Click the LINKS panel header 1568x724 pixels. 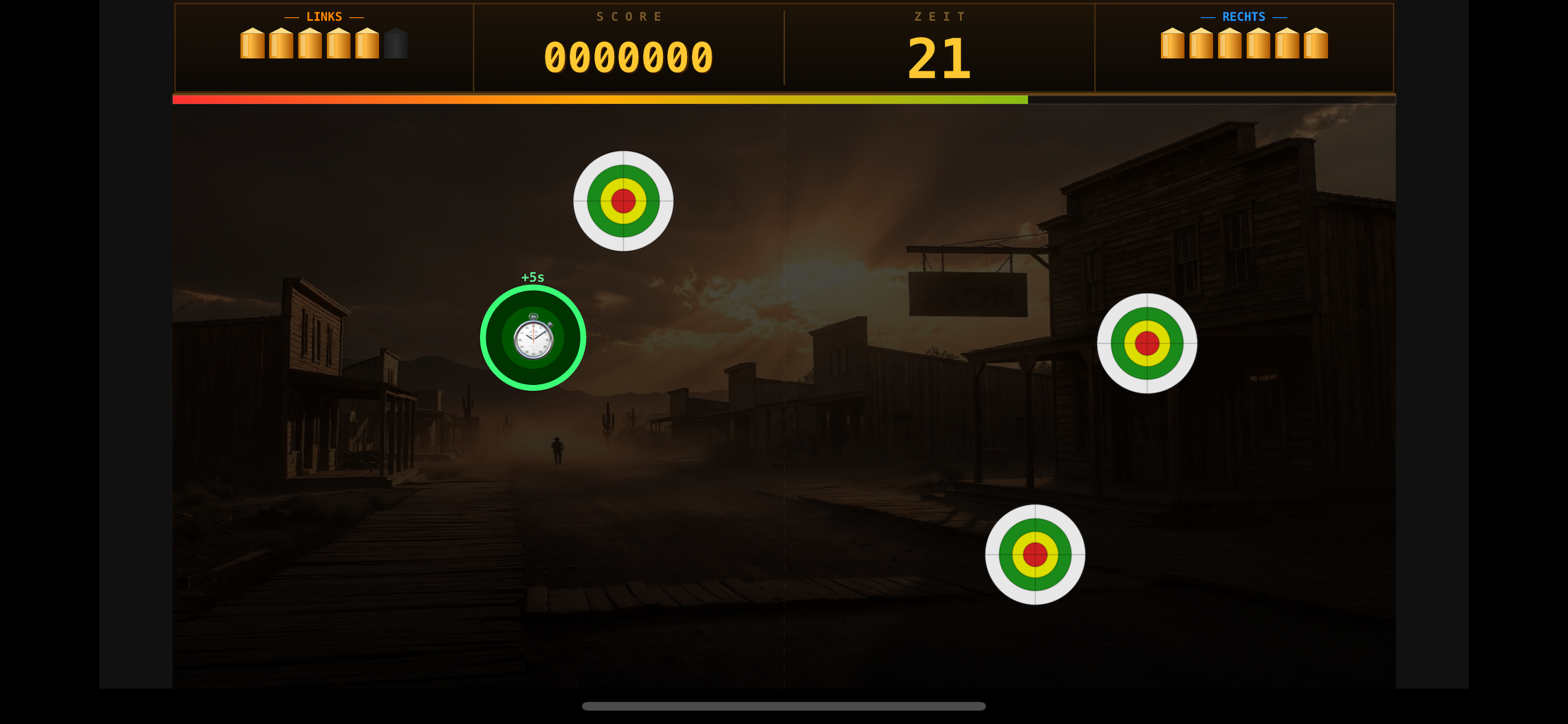pyautogui.click(x=324, y=16)
